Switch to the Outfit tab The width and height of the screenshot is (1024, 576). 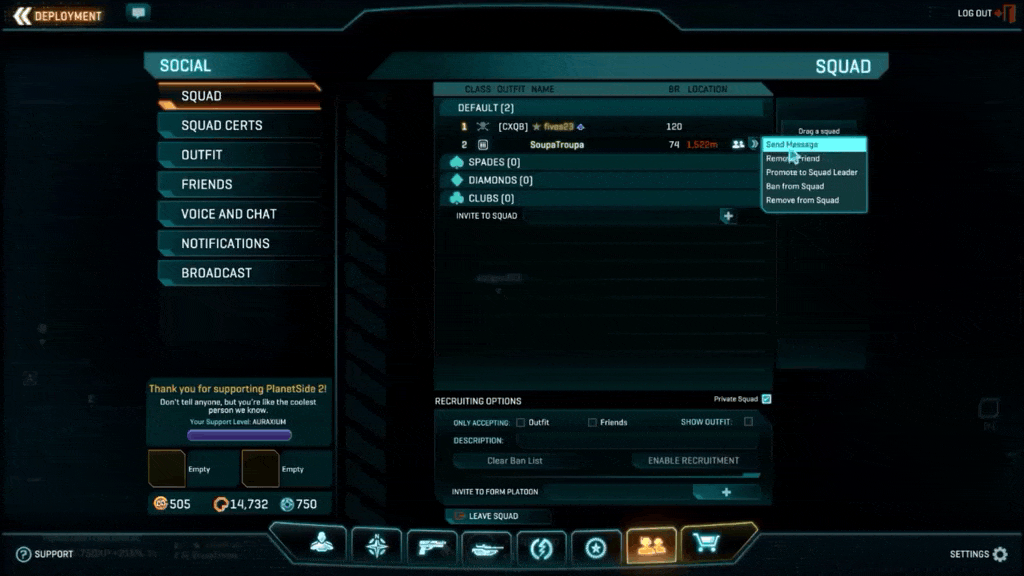pos(202,155)
